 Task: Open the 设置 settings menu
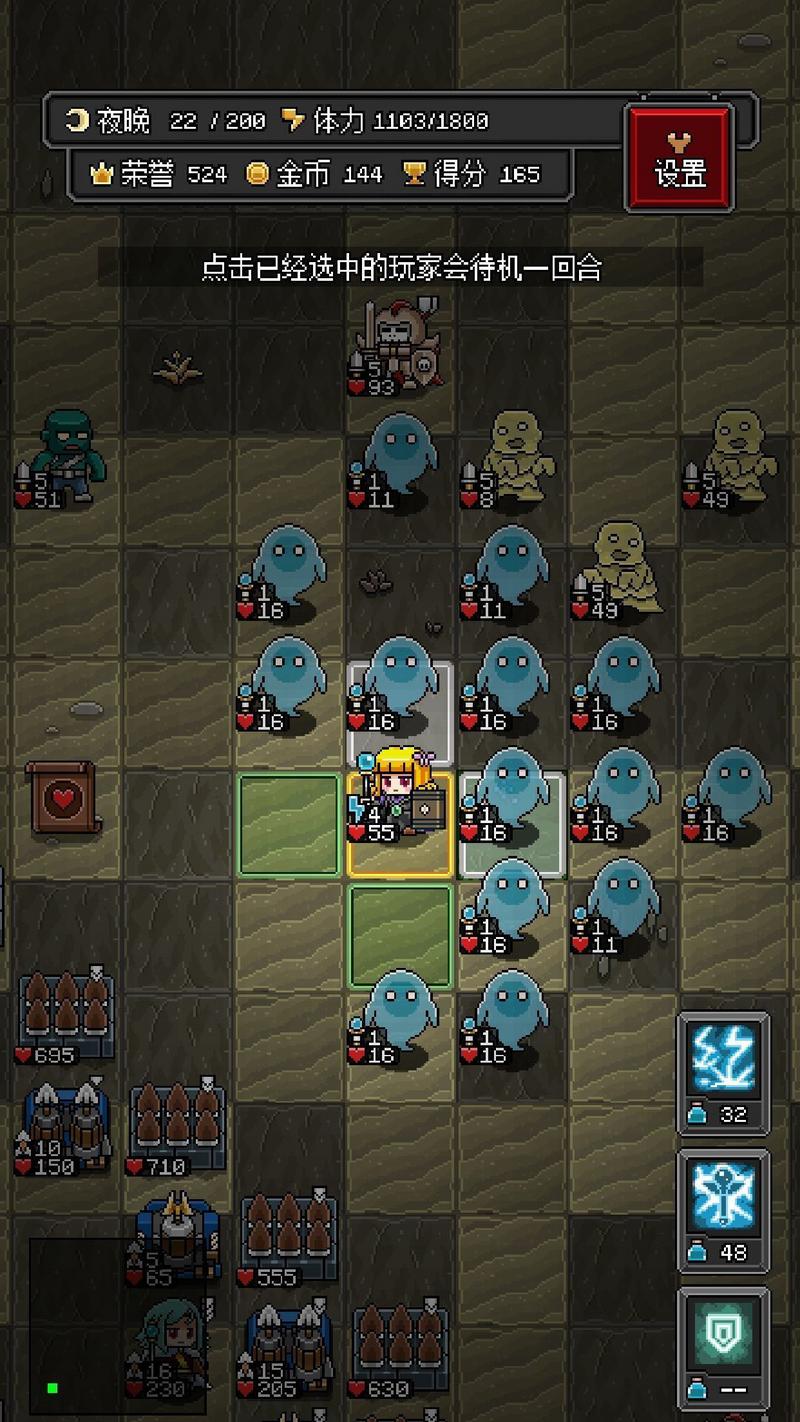tap(680, 158)
